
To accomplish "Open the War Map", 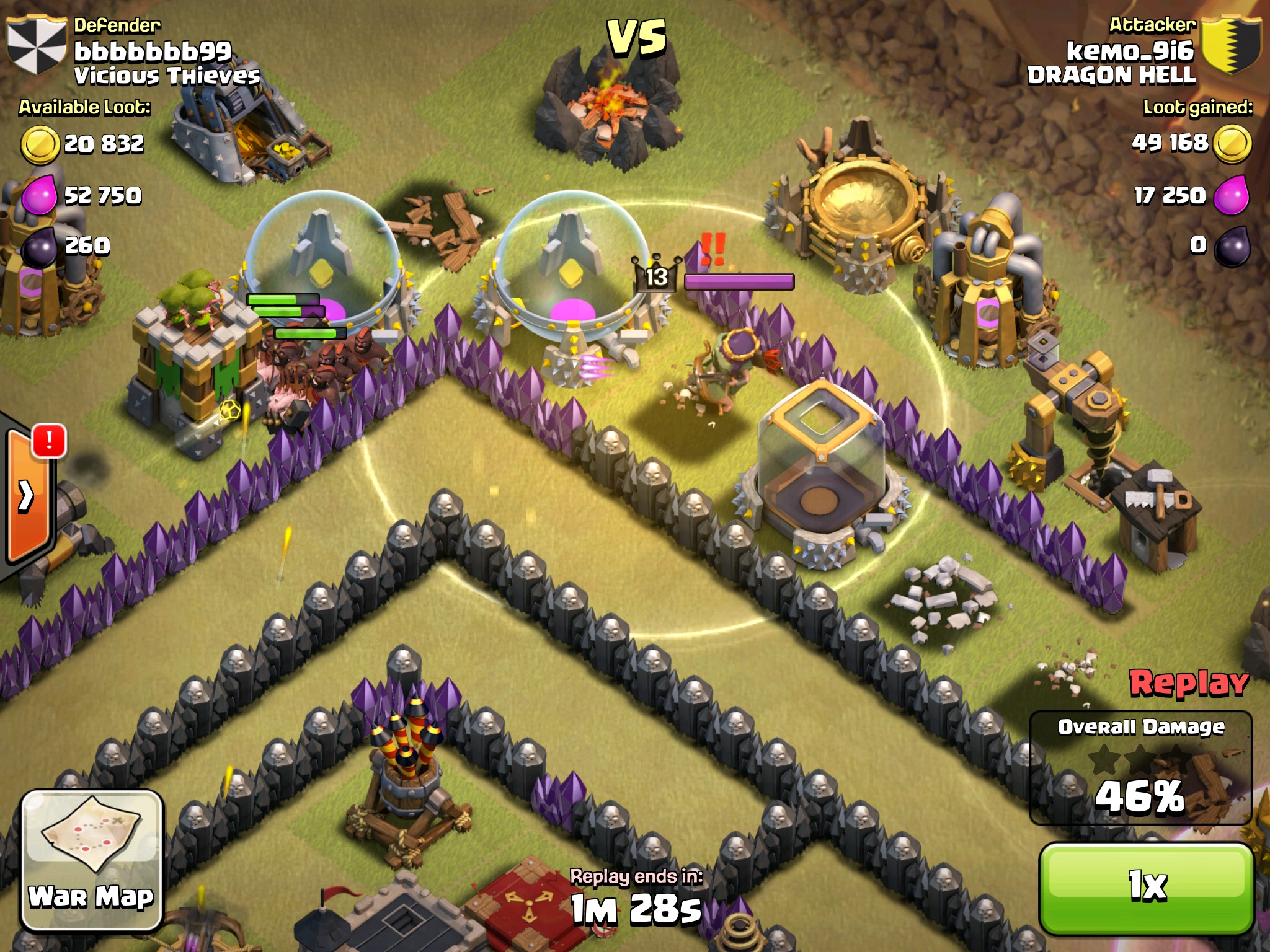I will point(92,859).
